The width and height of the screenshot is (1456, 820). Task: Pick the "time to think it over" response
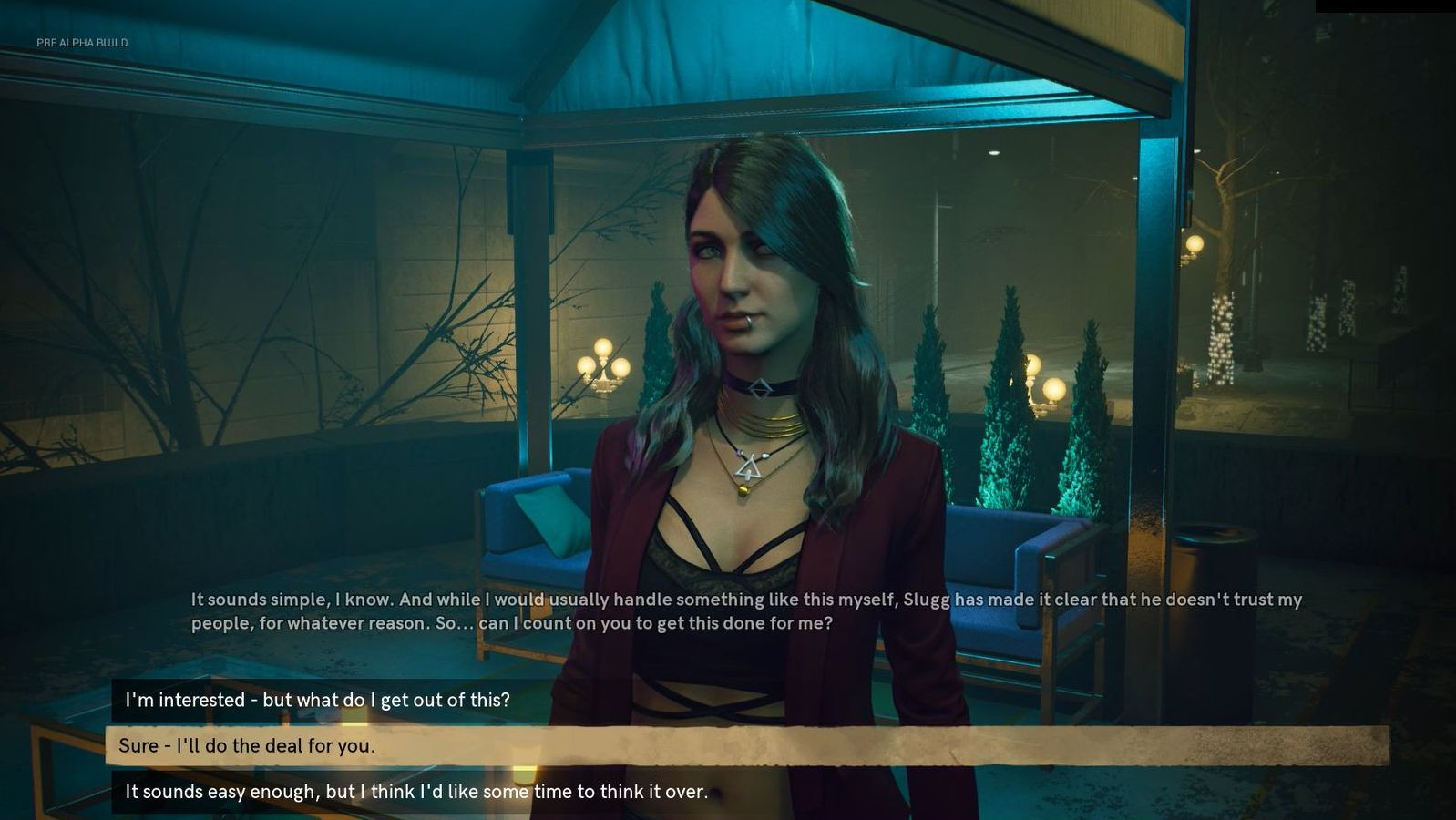[416, 792]
